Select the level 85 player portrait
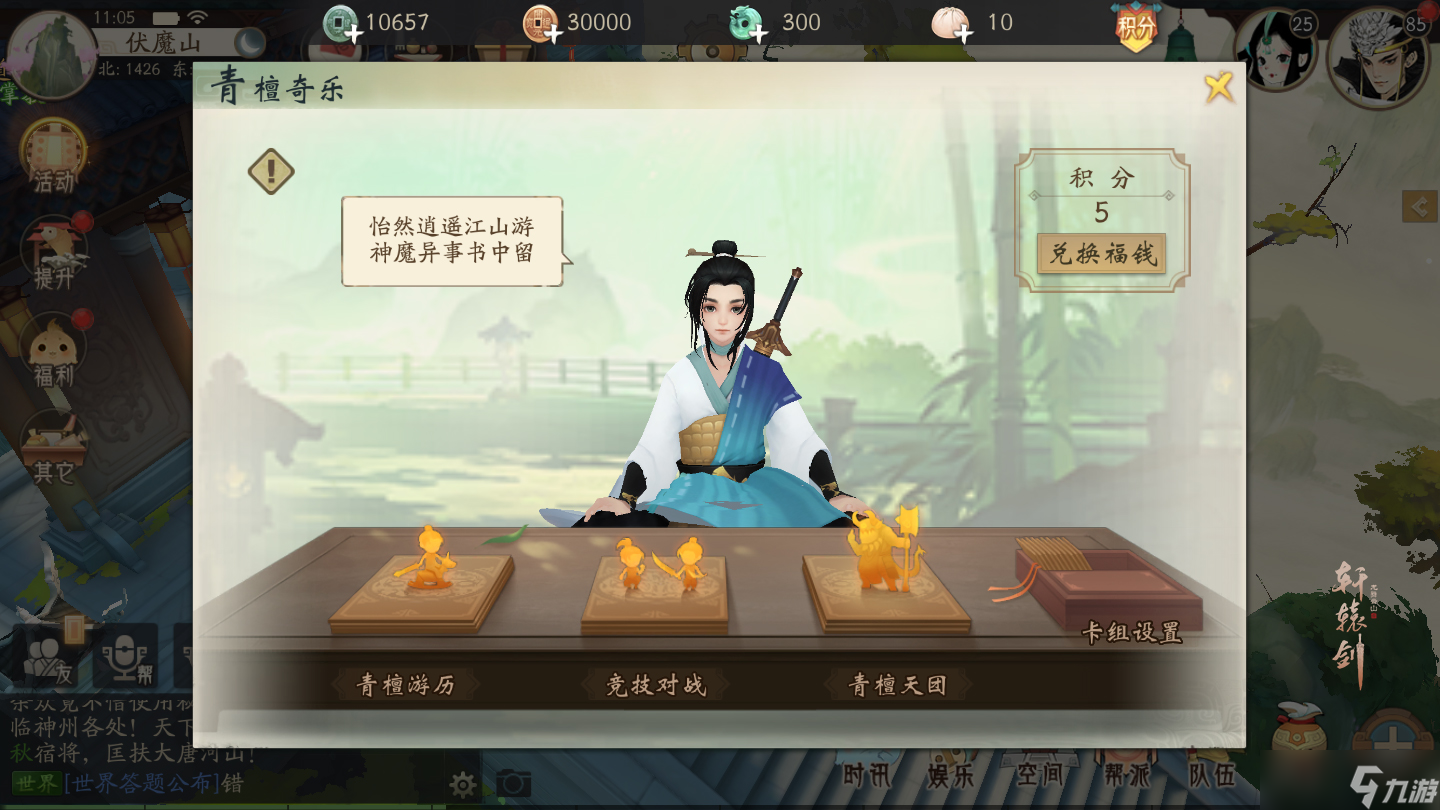Image resolution: width=1440 pixels, height=810 pixels. (1378, 56)
